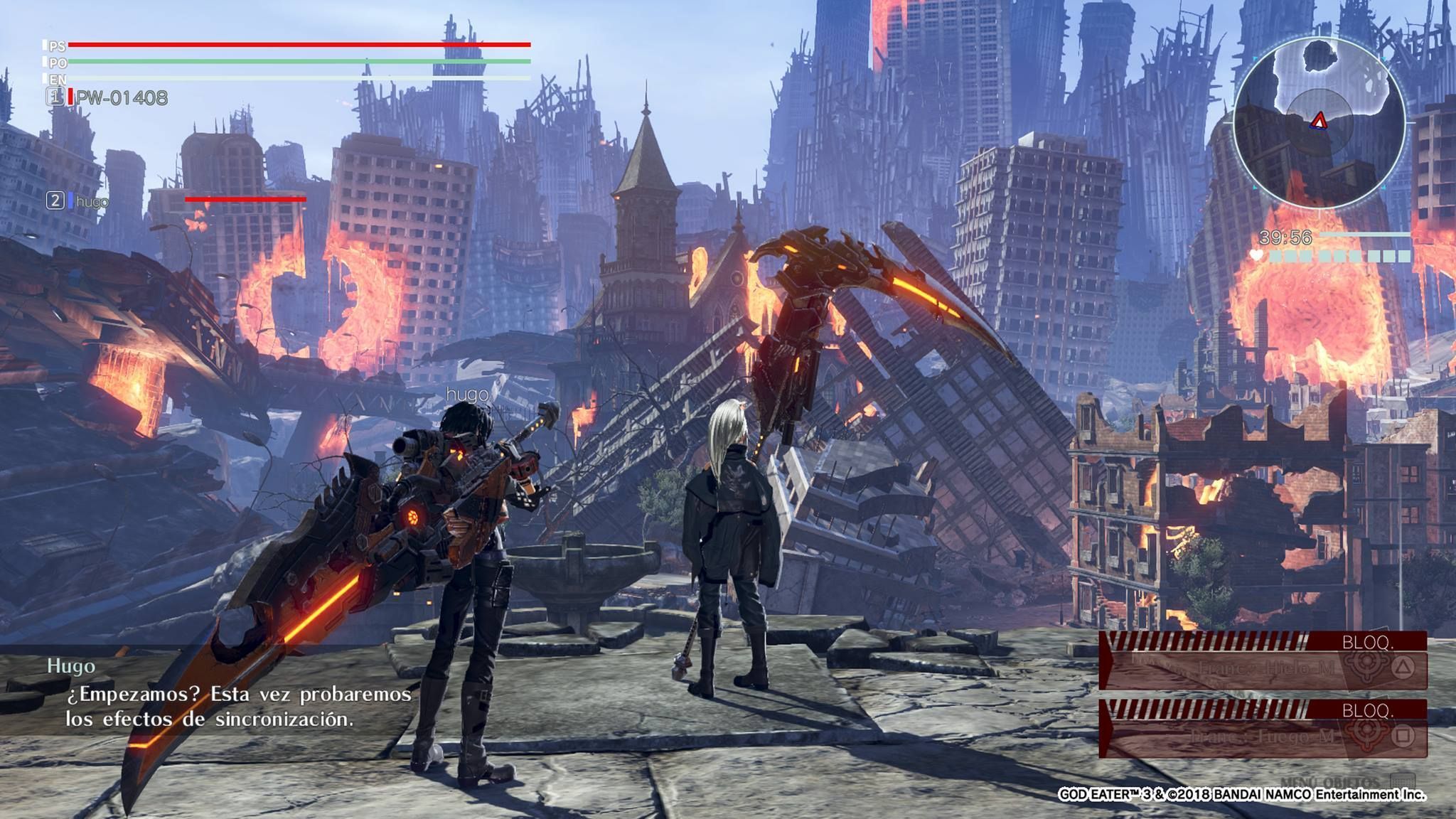The height and width of the screenshot is (819, 1456).
Task: Select party member PW-01408
Action: click(121, 97)
